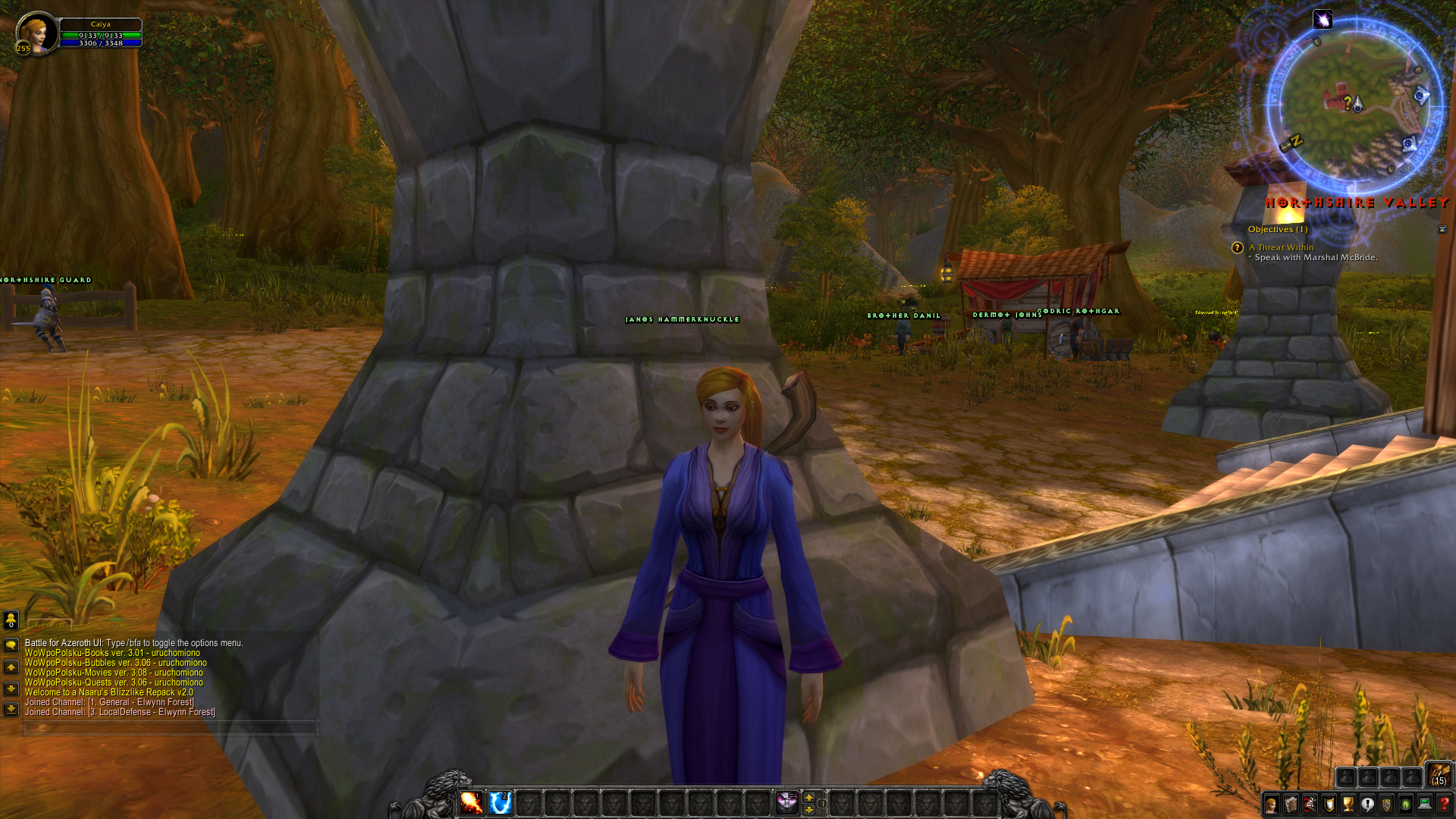Collapse the Objectives tracker with its minimize button
Viewport: 1456px width, 819px height.
1442,229
